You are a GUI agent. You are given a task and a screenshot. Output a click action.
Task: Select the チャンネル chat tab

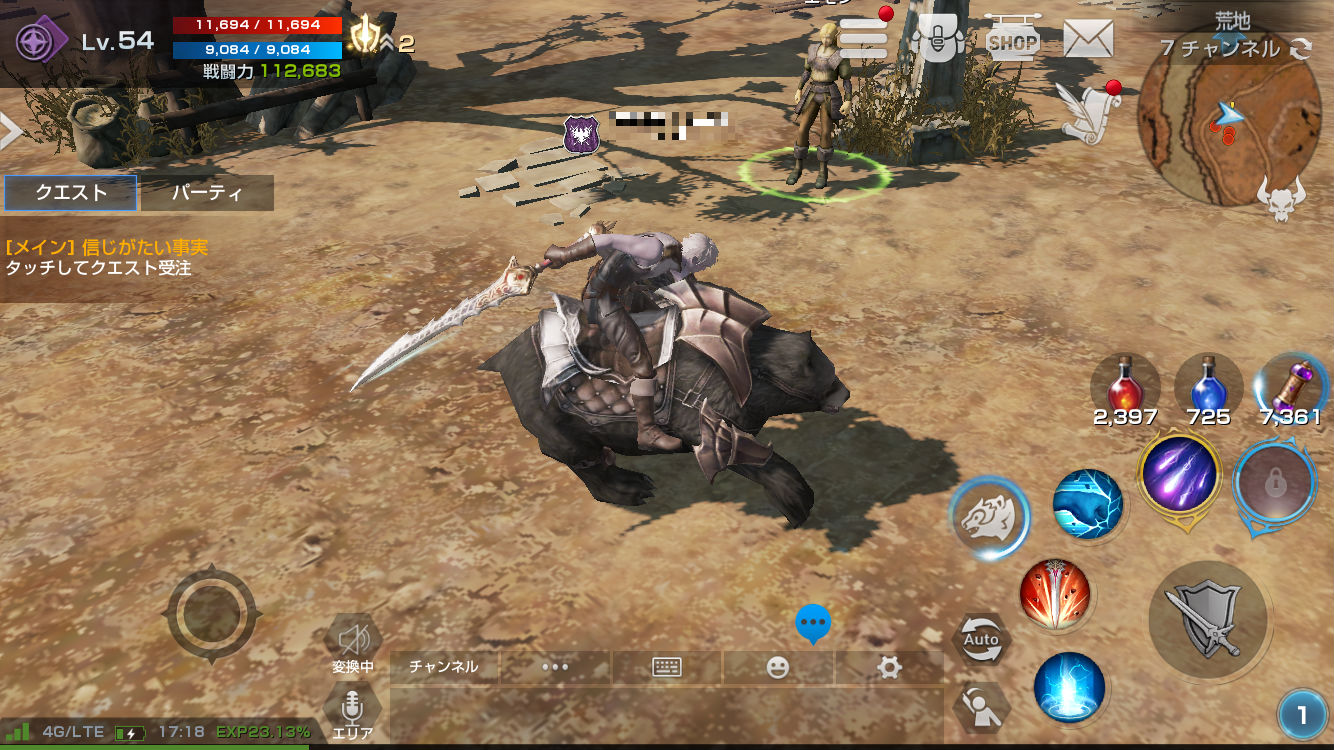pos(444,667)
